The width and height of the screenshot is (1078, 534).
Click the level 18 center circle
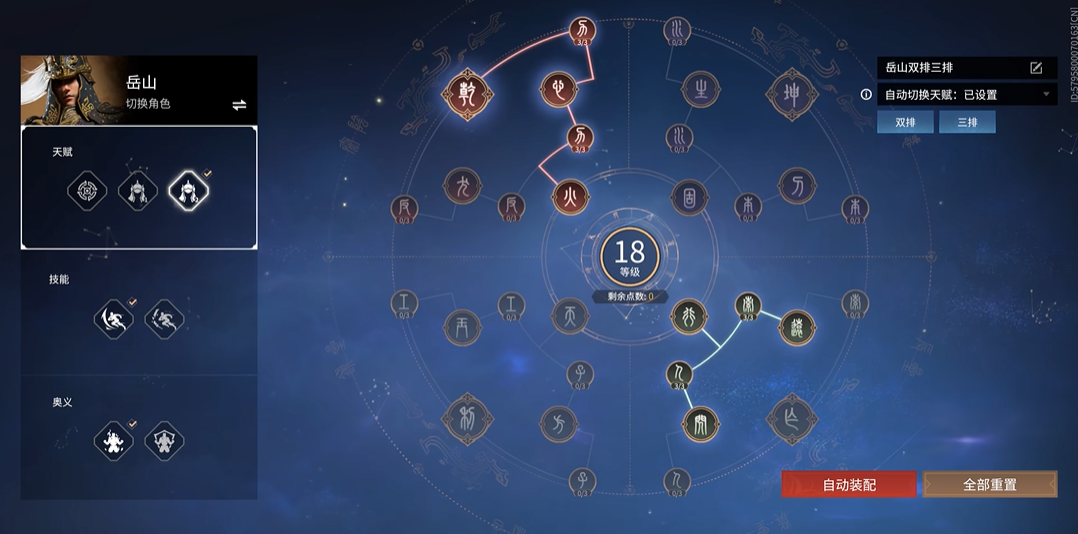click(630, 256)
